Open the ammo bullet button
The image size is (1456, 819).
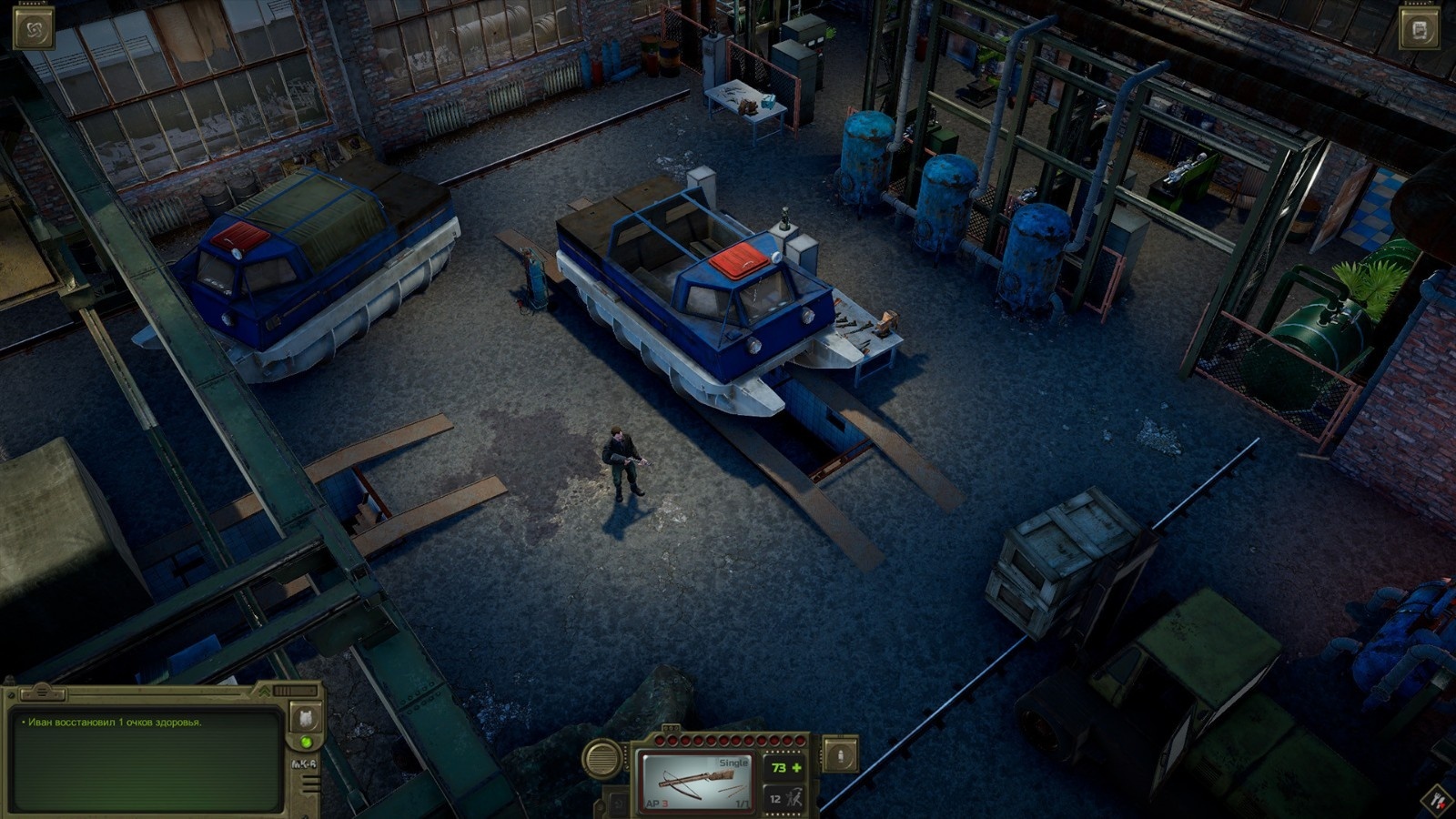pyautogui.click(x=839, y=755)
